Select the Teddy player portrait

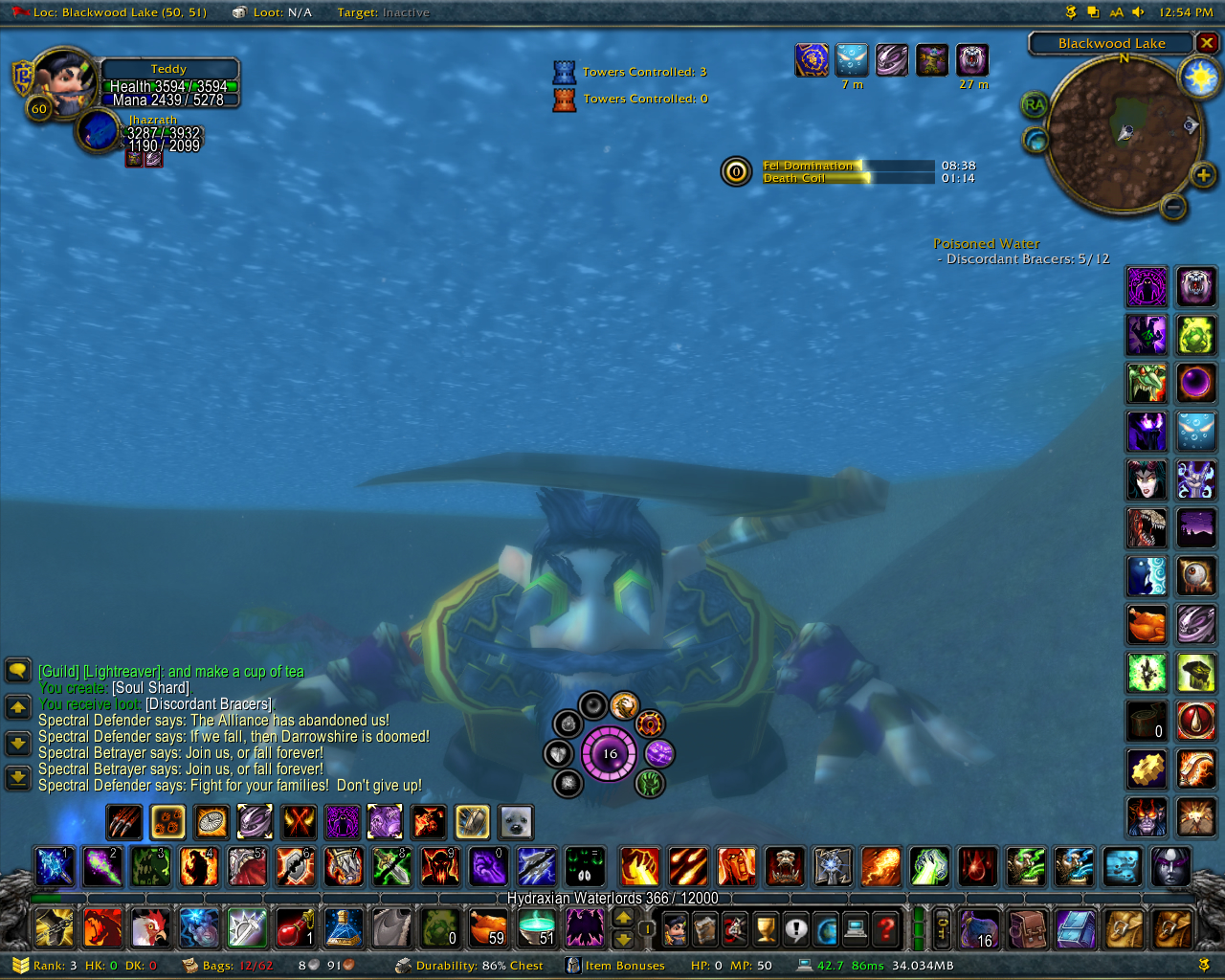tap(63, 82)
